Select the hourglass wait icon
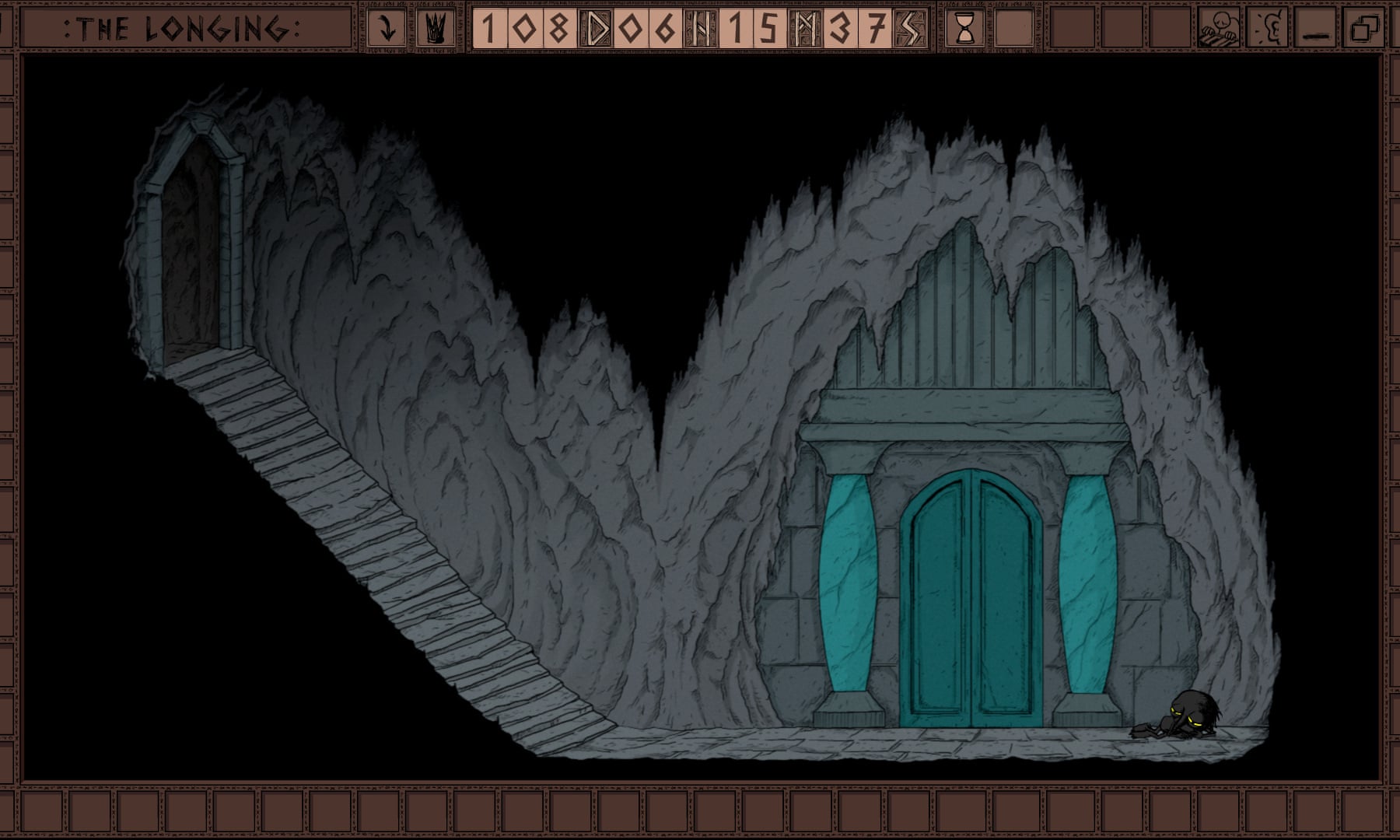Screen dimensions: 1400x840 (965, 30)
